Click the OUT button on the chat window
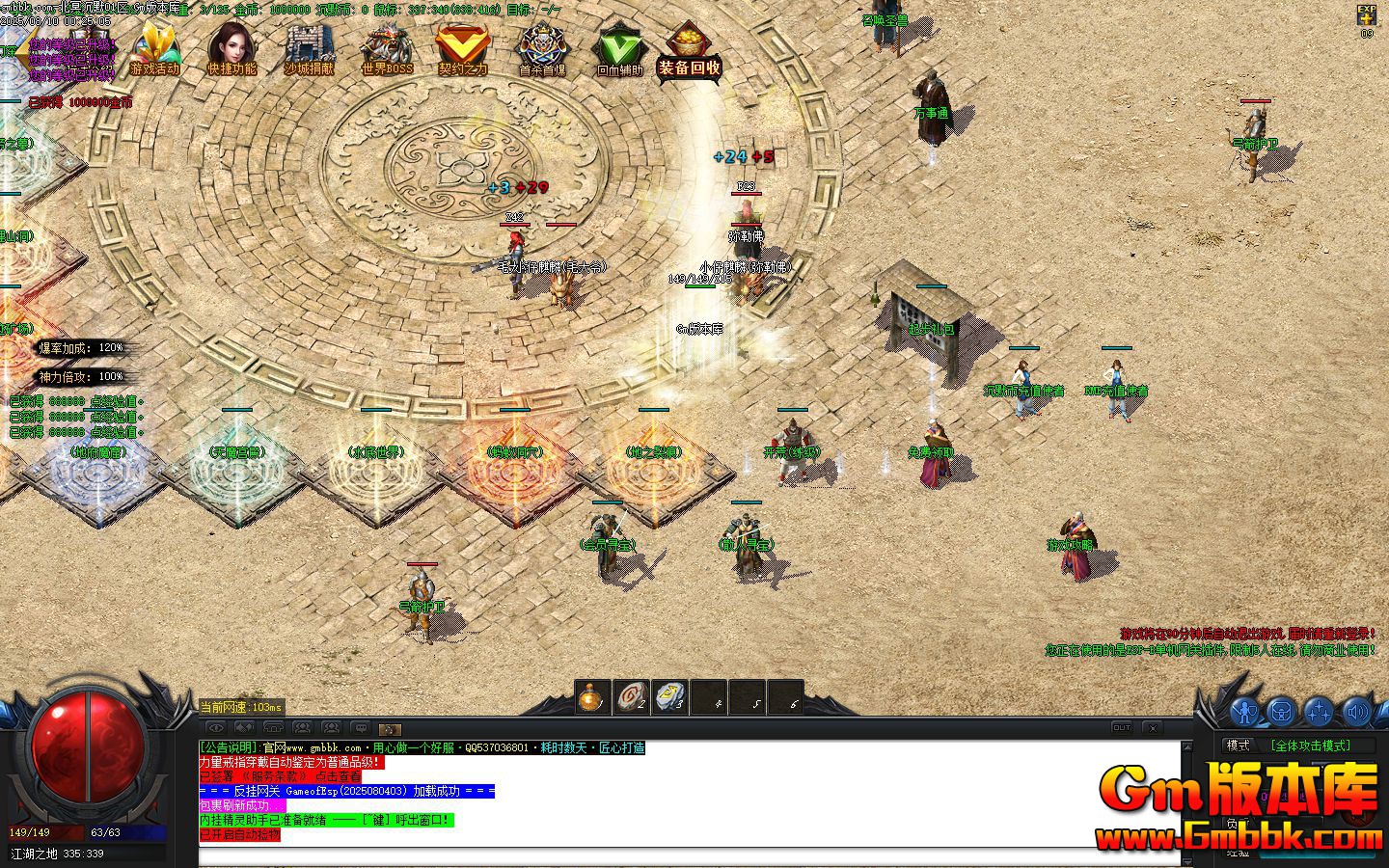 coord(1122,726)
